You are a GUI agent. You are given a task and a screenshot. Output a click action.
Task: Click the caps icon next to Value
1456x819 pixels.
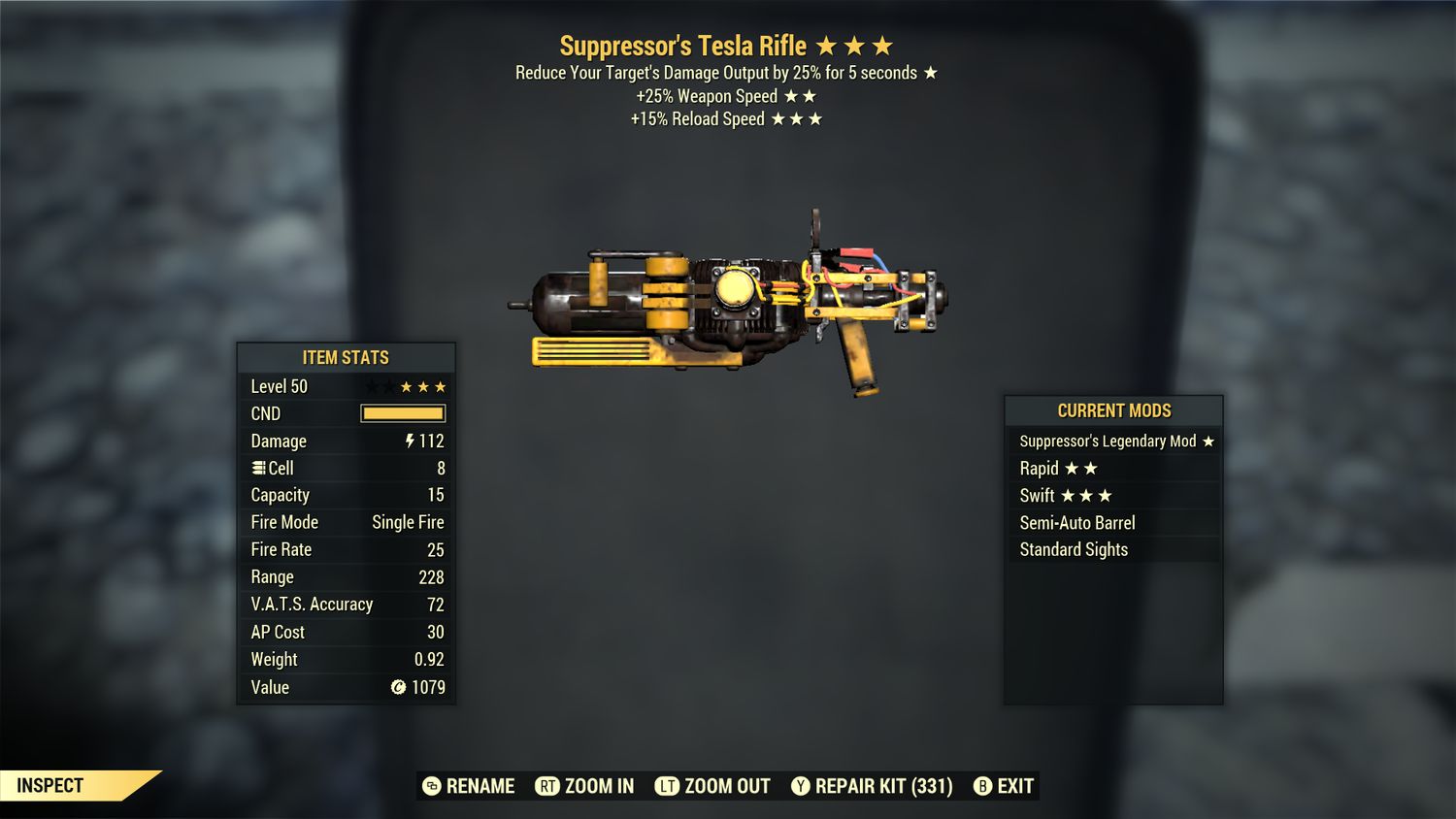(396, 687)
